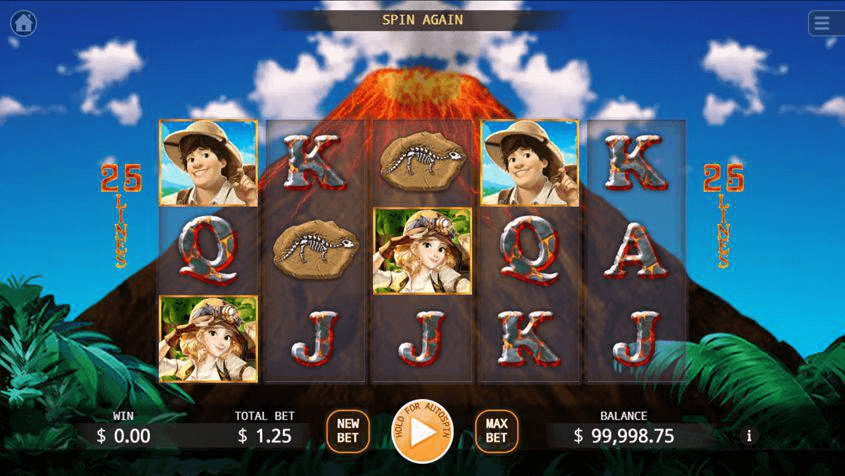
Task: Click the home icon button
Action: click(x=23, y=22)
